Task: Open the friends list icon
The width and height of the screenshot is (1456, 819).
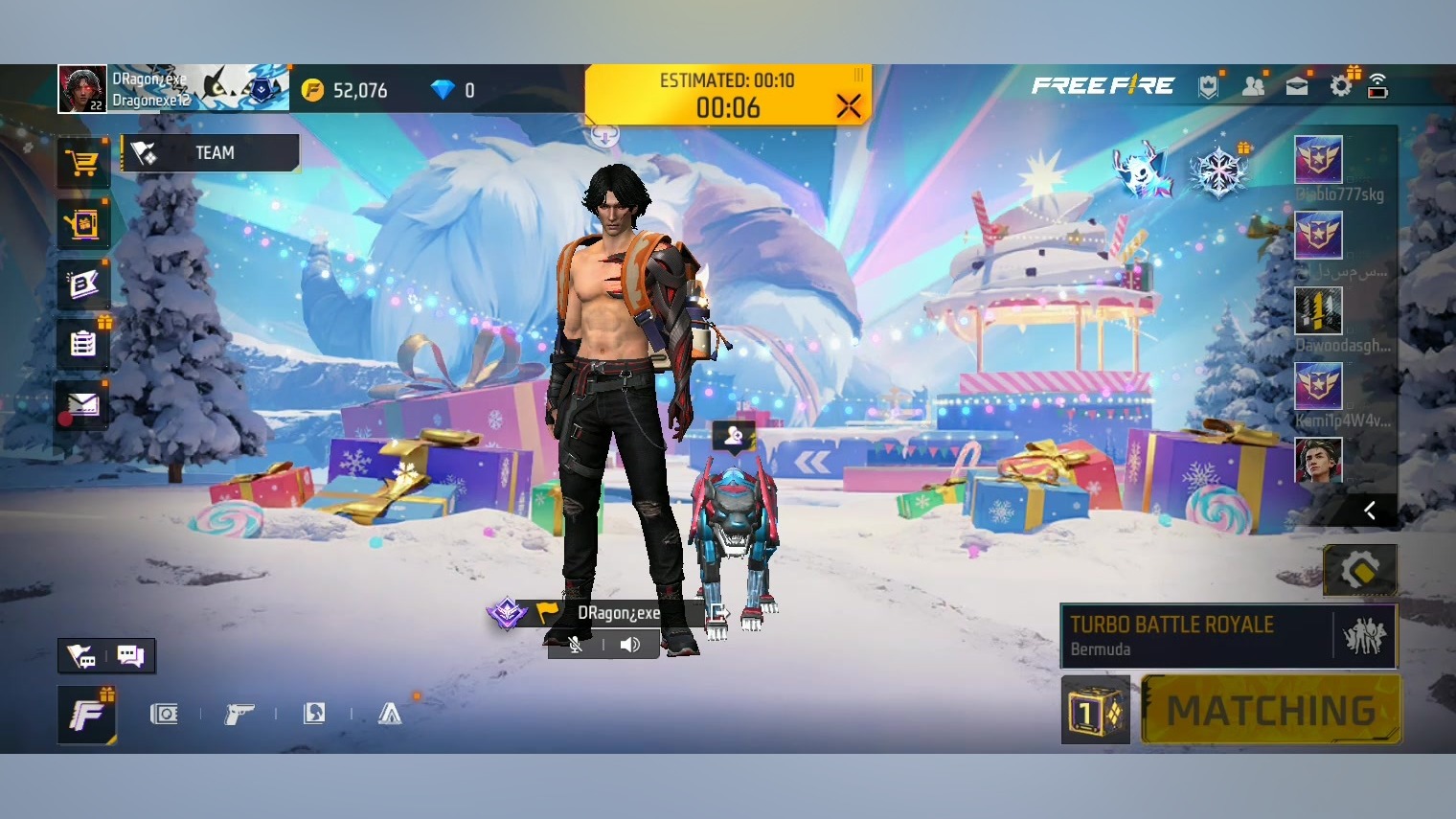Action: 1253,86
